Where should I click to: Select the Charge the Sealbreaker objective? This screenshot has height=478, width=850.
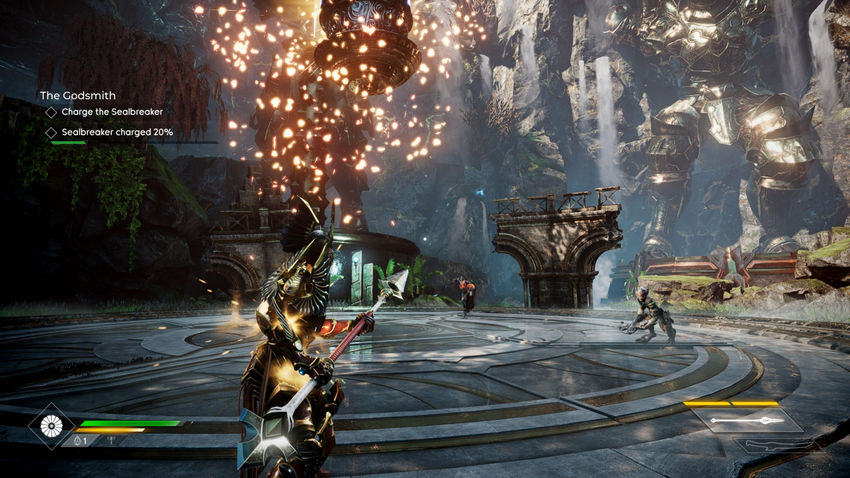pos(112,112)
